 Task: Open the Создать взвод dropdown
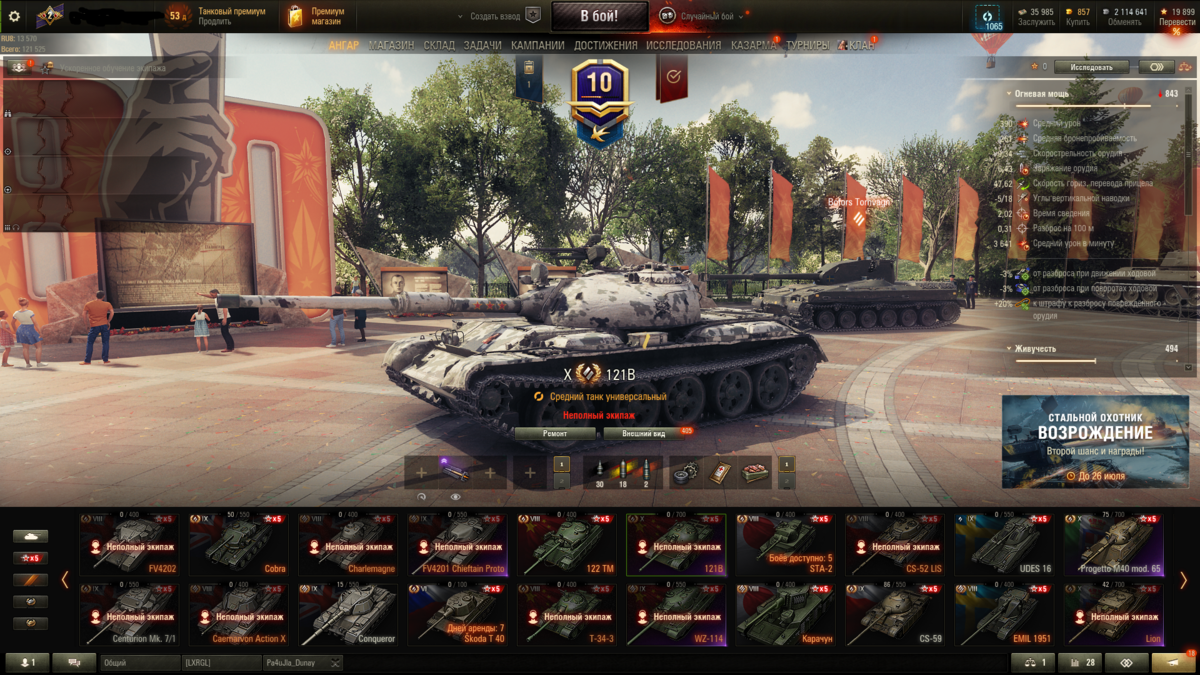(x=497, y=16)
